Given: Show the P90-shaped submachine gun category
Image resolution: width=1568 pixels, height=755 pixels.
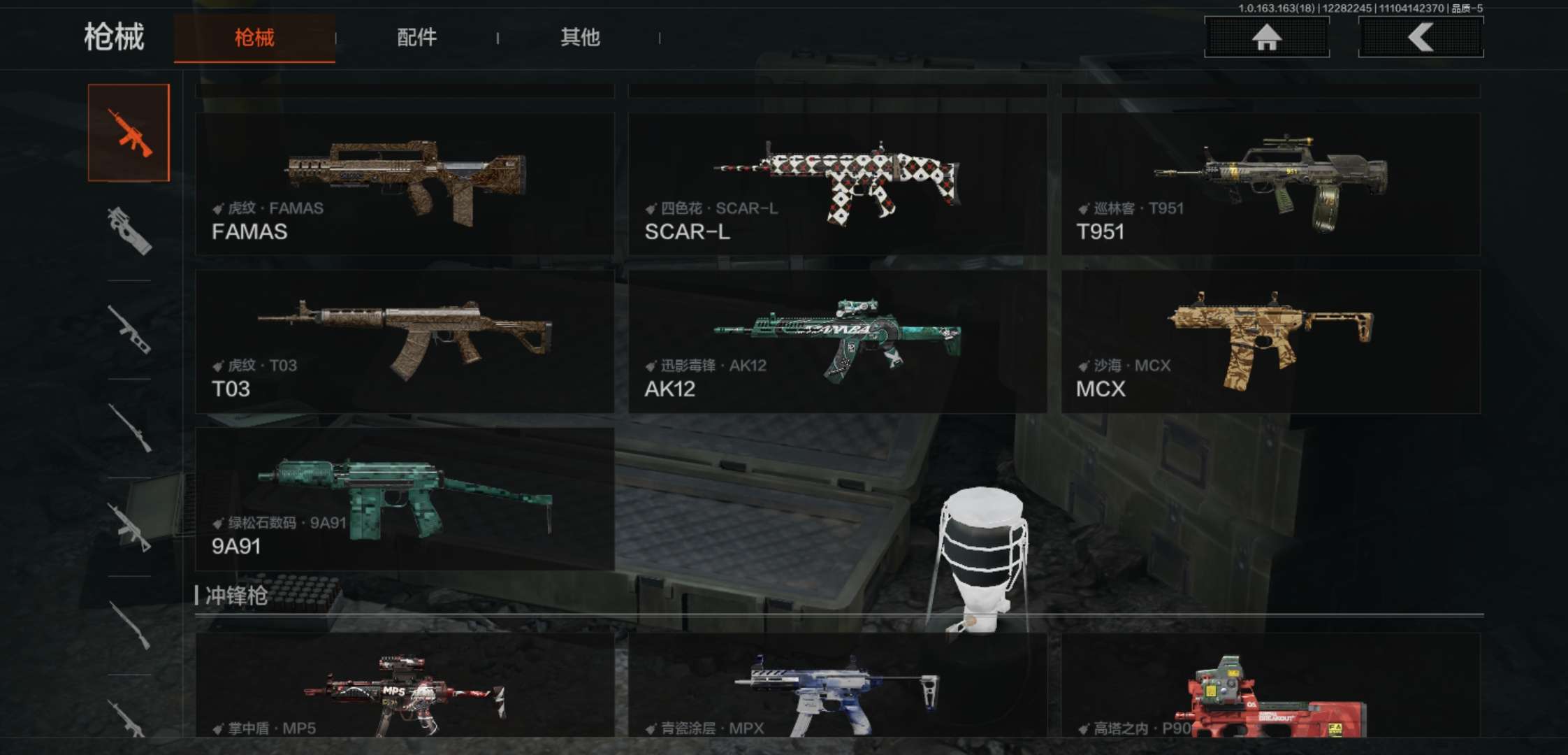Looking at the screenshot, I should pos(129,231).
